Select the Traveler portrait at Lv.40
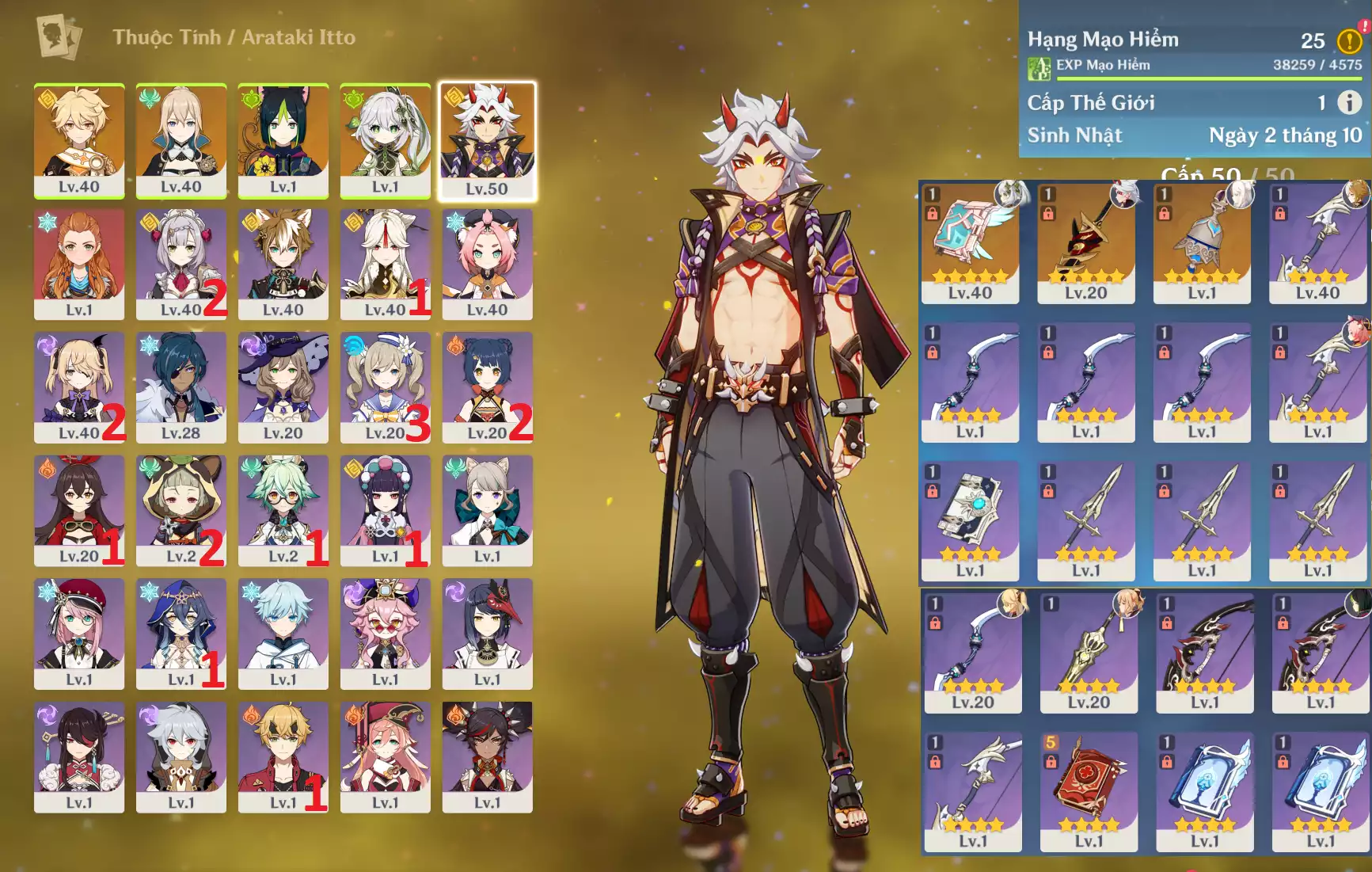Viewport: 1372px width, 872px height. click(79, 140)
